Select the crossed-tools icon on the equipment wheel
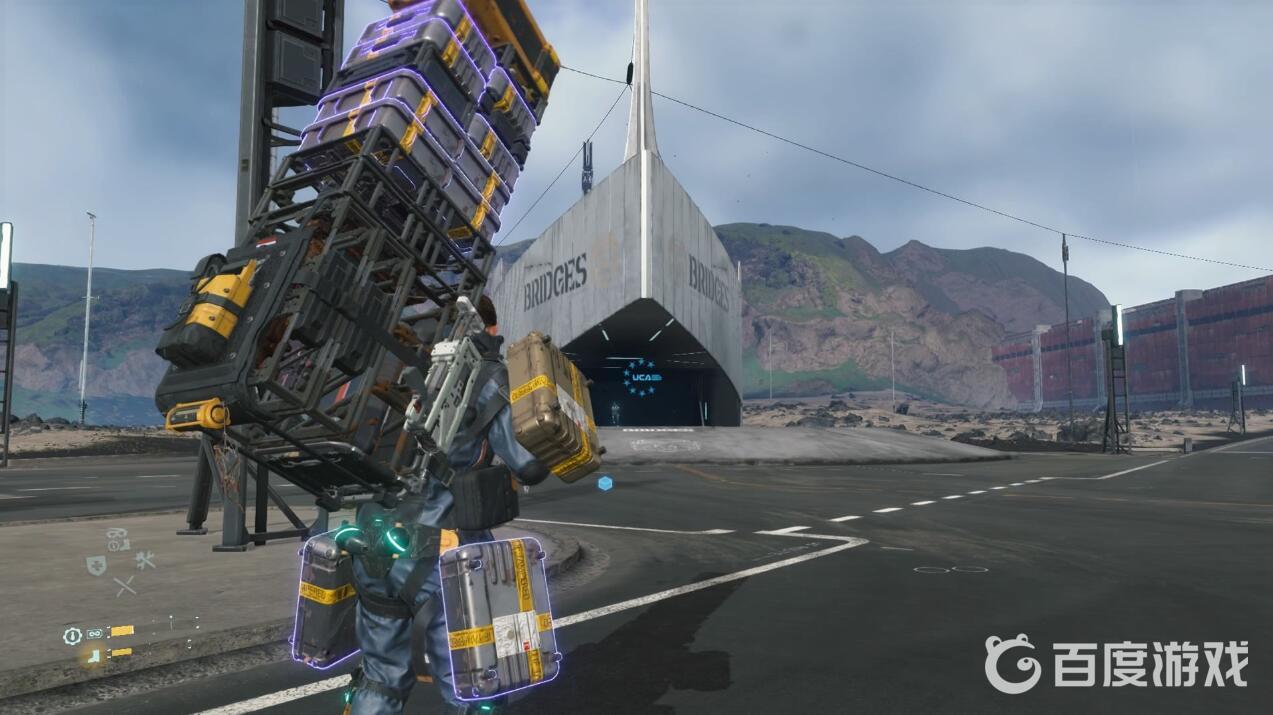The width and height of the screenshot is (1273, 715). [x=145, y=561]
